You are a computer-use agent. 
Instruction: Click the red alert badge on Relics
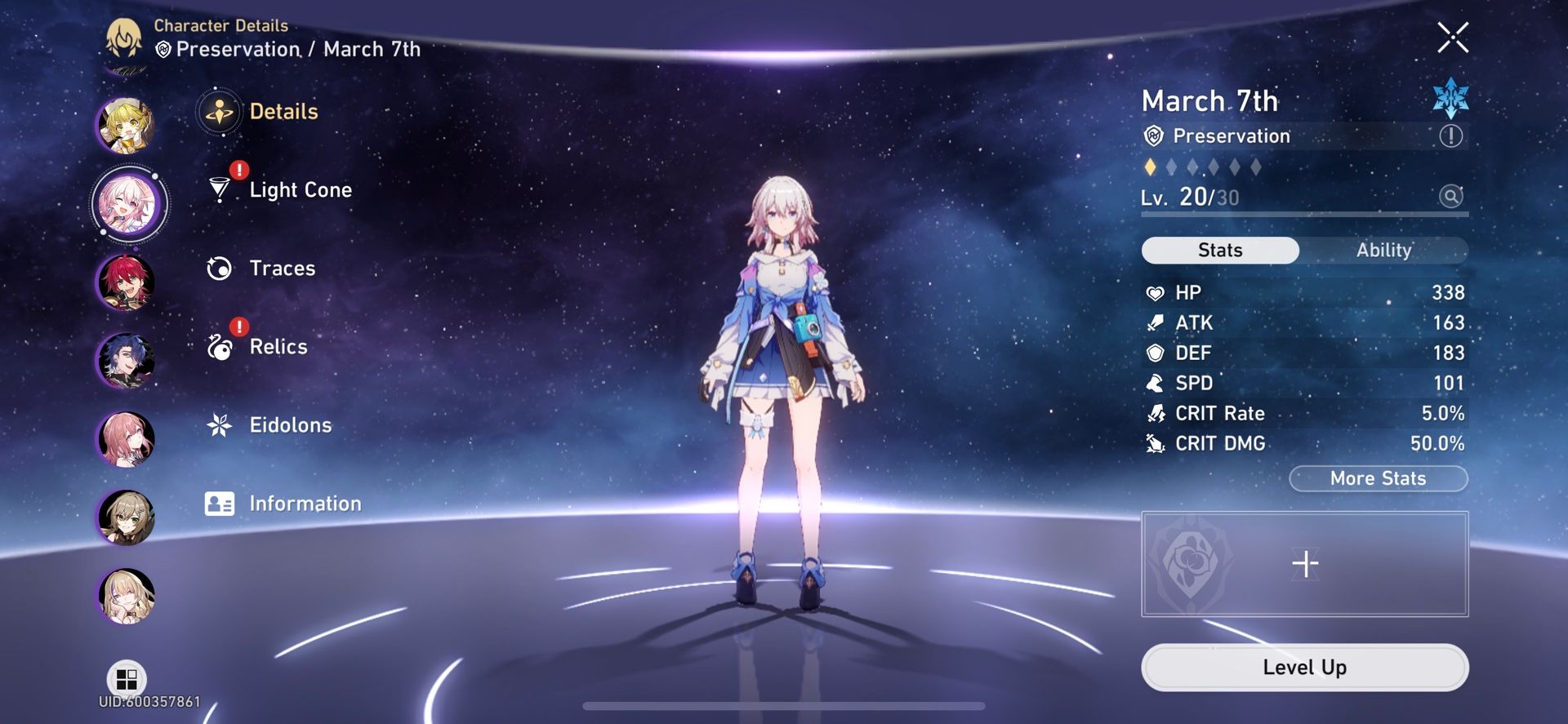238,326
